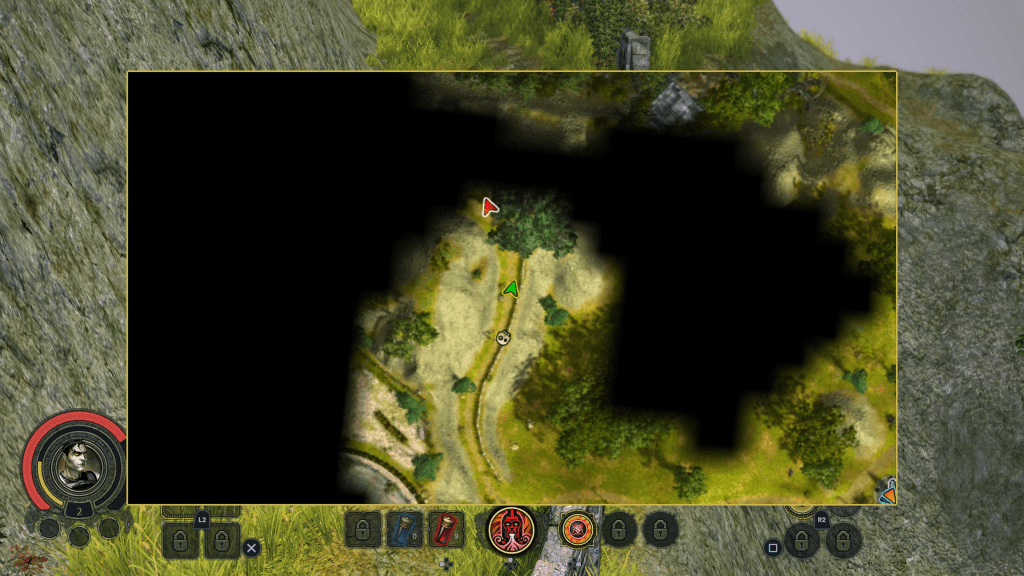The image size is (1024, 576).
Task: Activate the red Spartan helmet ability
Action: [511, 529]
